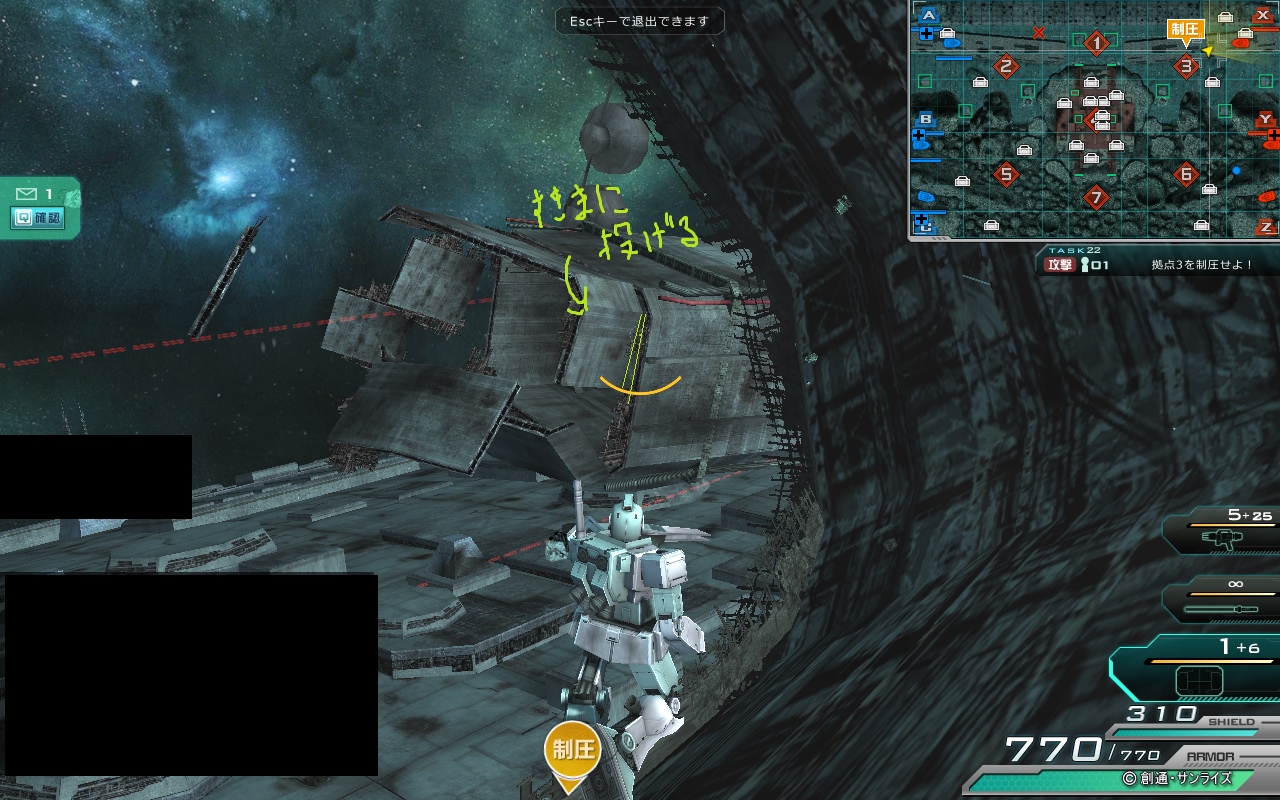
Task: Click the TASK 22 攻撃 objective tracker
Action: [x=1150, y=265]
